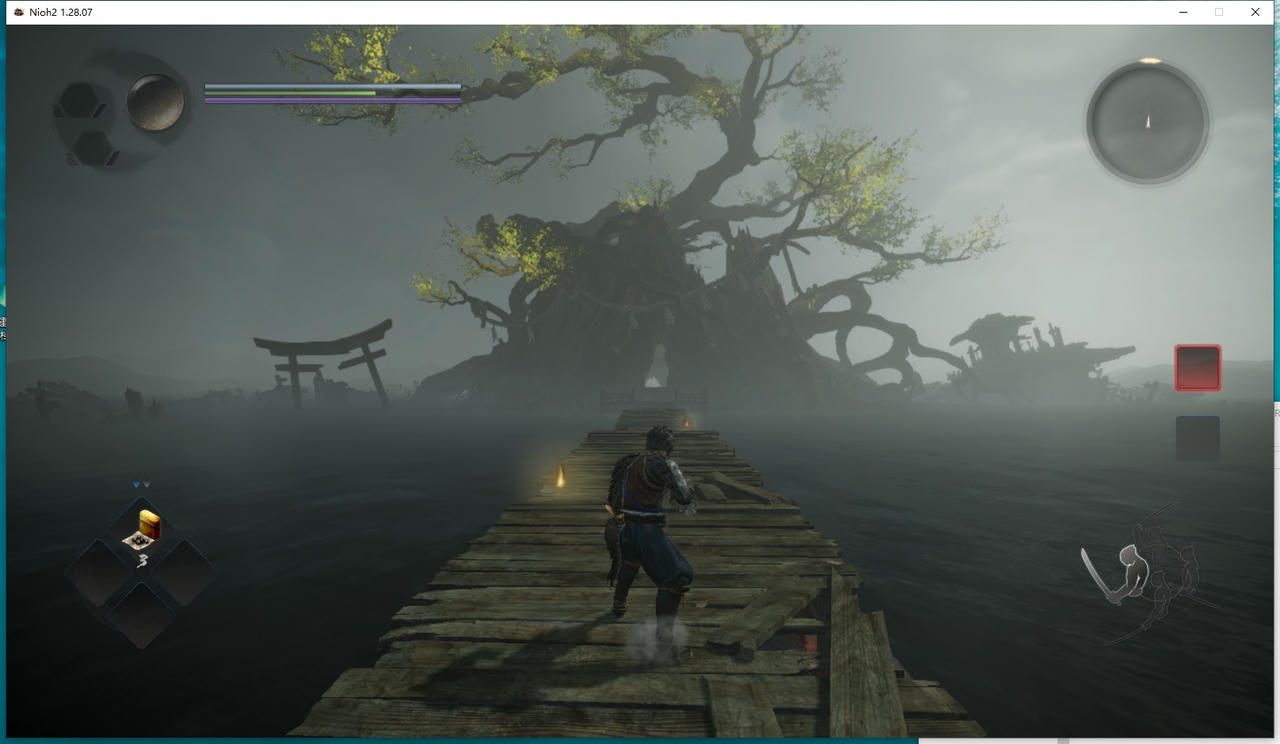Click the item count number beside the elixir
This screenshot has height=744, width=1280.
[143, 560]
